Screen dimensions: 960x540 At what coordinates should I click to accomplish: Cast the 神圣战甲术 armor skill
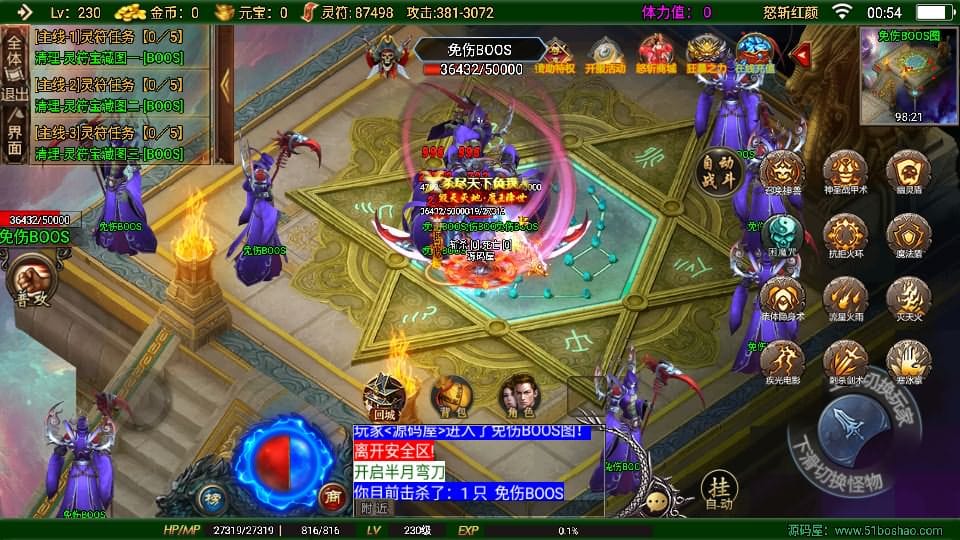pyautogui.click(x=845, y=172)
